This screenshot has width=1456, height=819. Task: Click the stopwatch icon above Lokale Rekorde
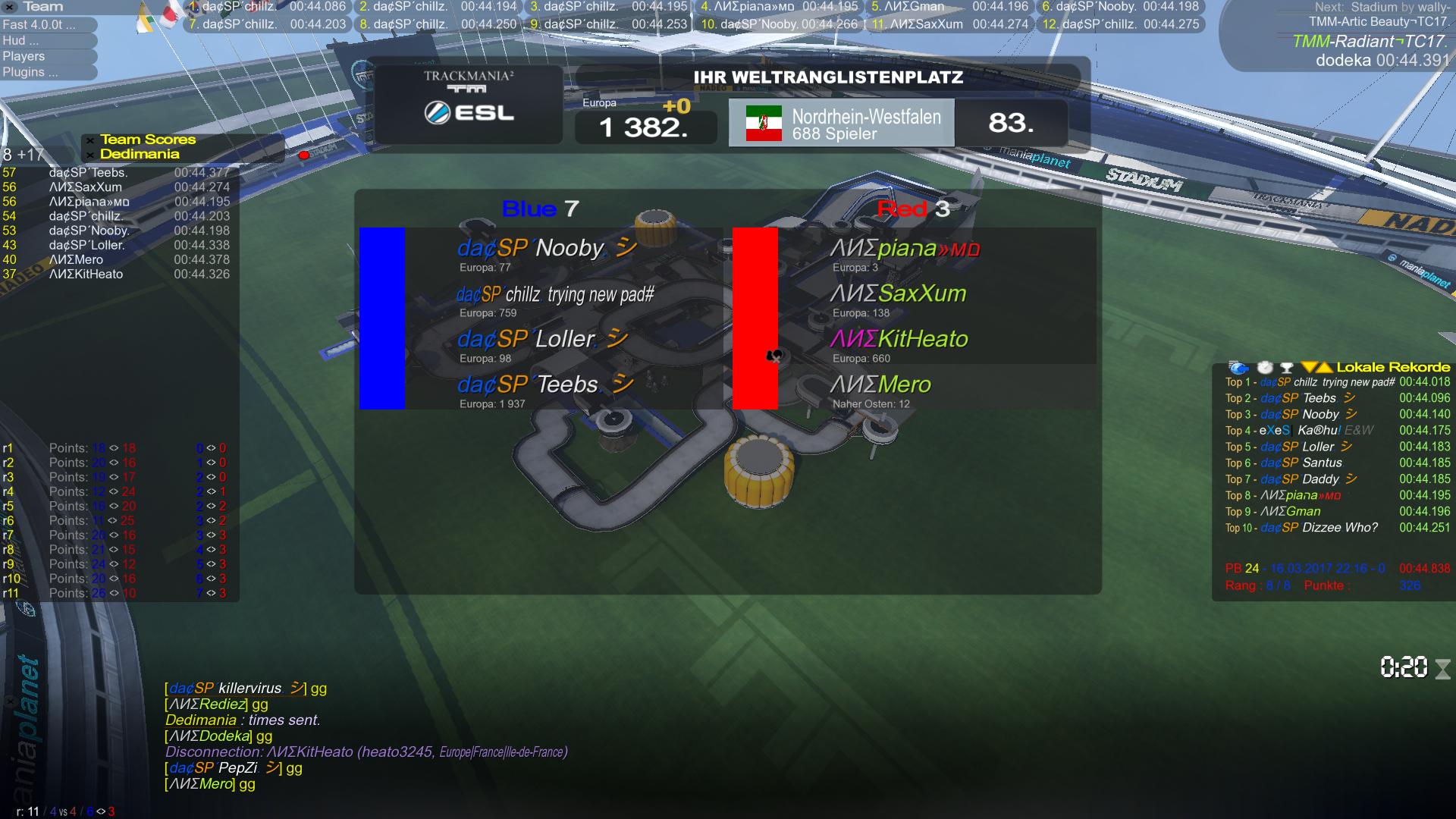tap(1265, 368)
